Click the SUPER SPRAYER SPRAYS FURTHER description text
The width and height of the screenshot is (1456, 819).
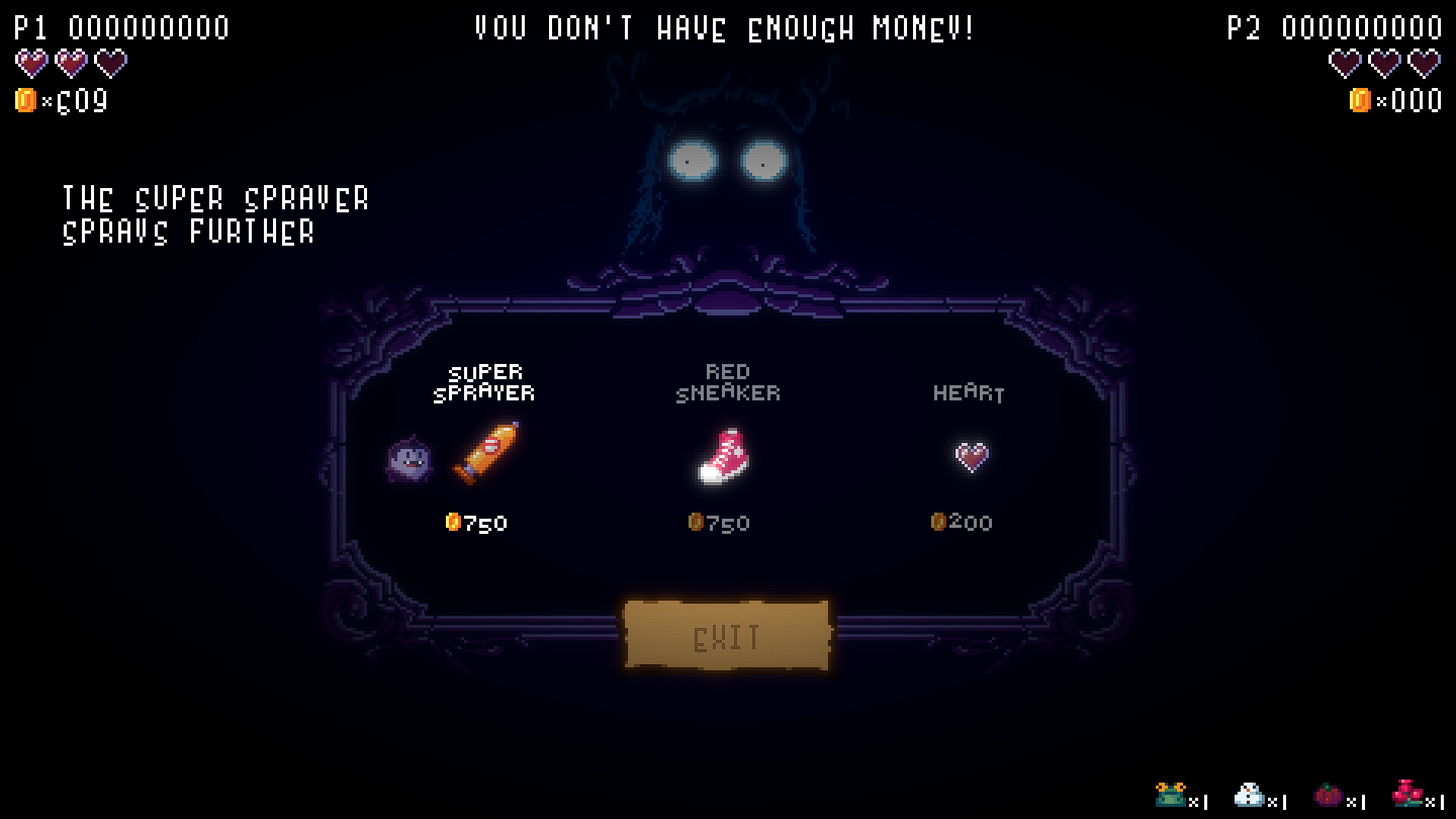[x=217, y=215]
